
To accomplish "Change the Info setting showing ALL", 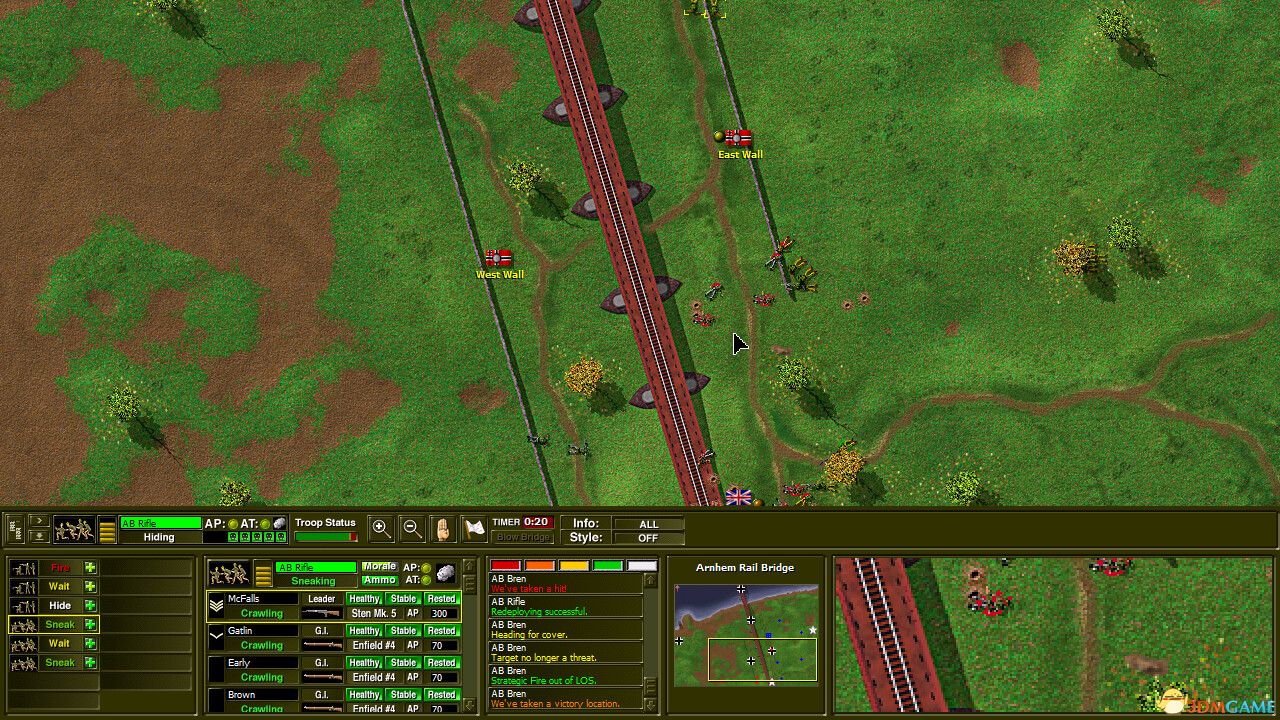I will click(648, 524).
